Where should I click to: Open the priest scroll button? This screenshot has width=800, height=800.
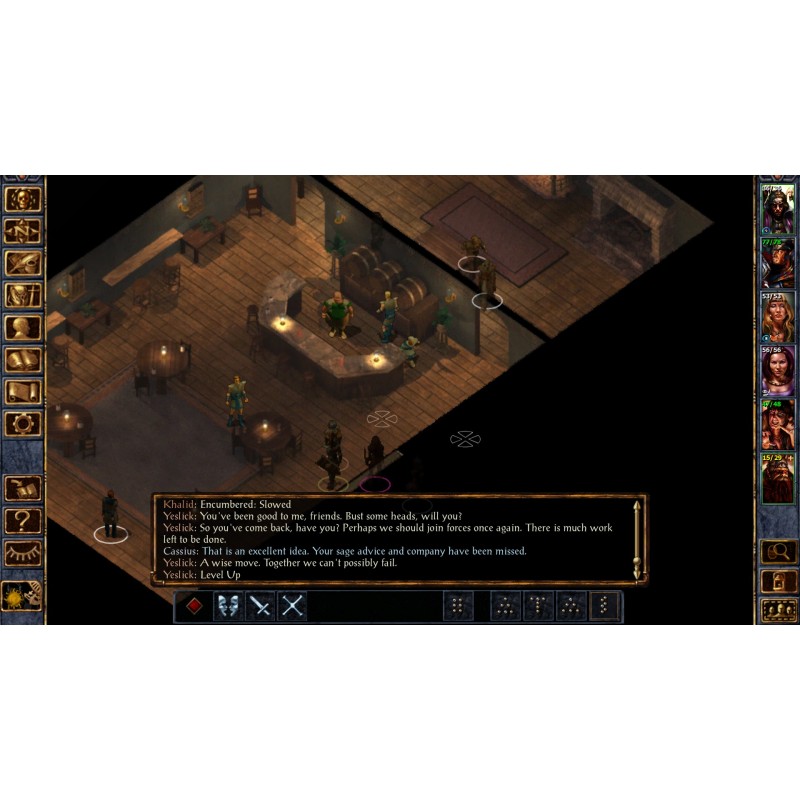(22, 392)
